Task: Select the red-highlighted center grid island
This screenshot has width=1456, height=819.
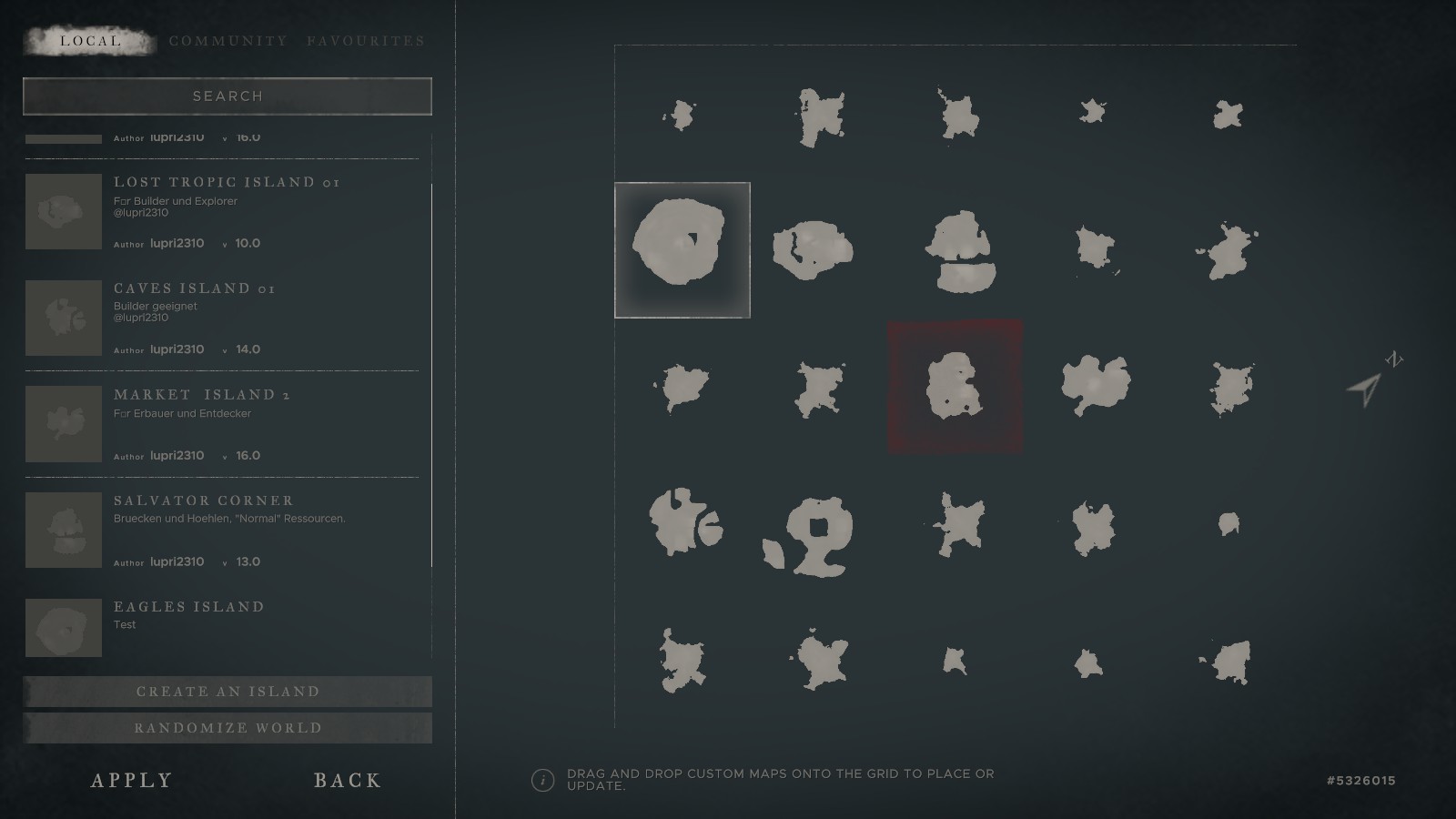Action: point(955,387)
